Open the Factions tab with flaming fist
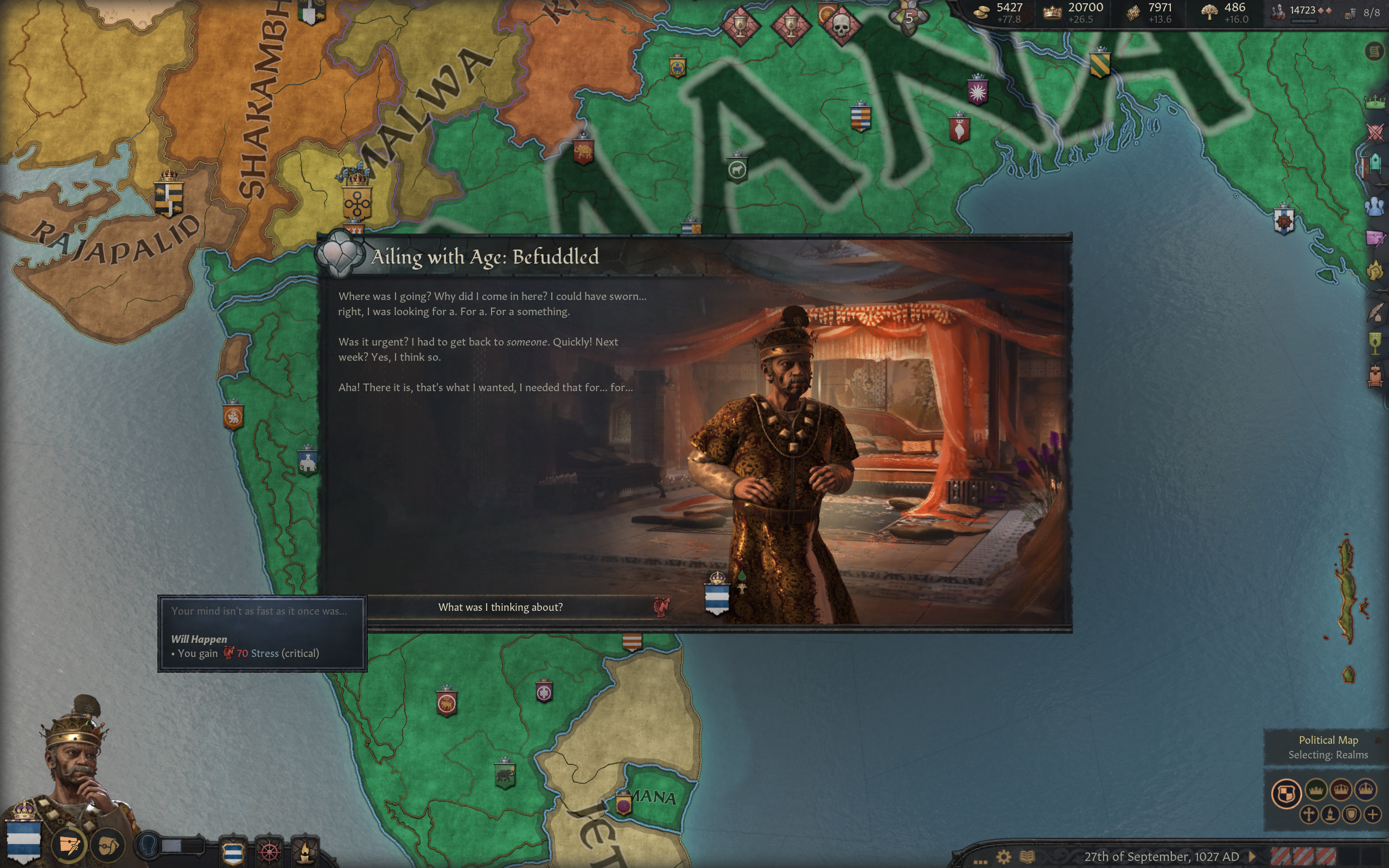 tap(1375, 270)
